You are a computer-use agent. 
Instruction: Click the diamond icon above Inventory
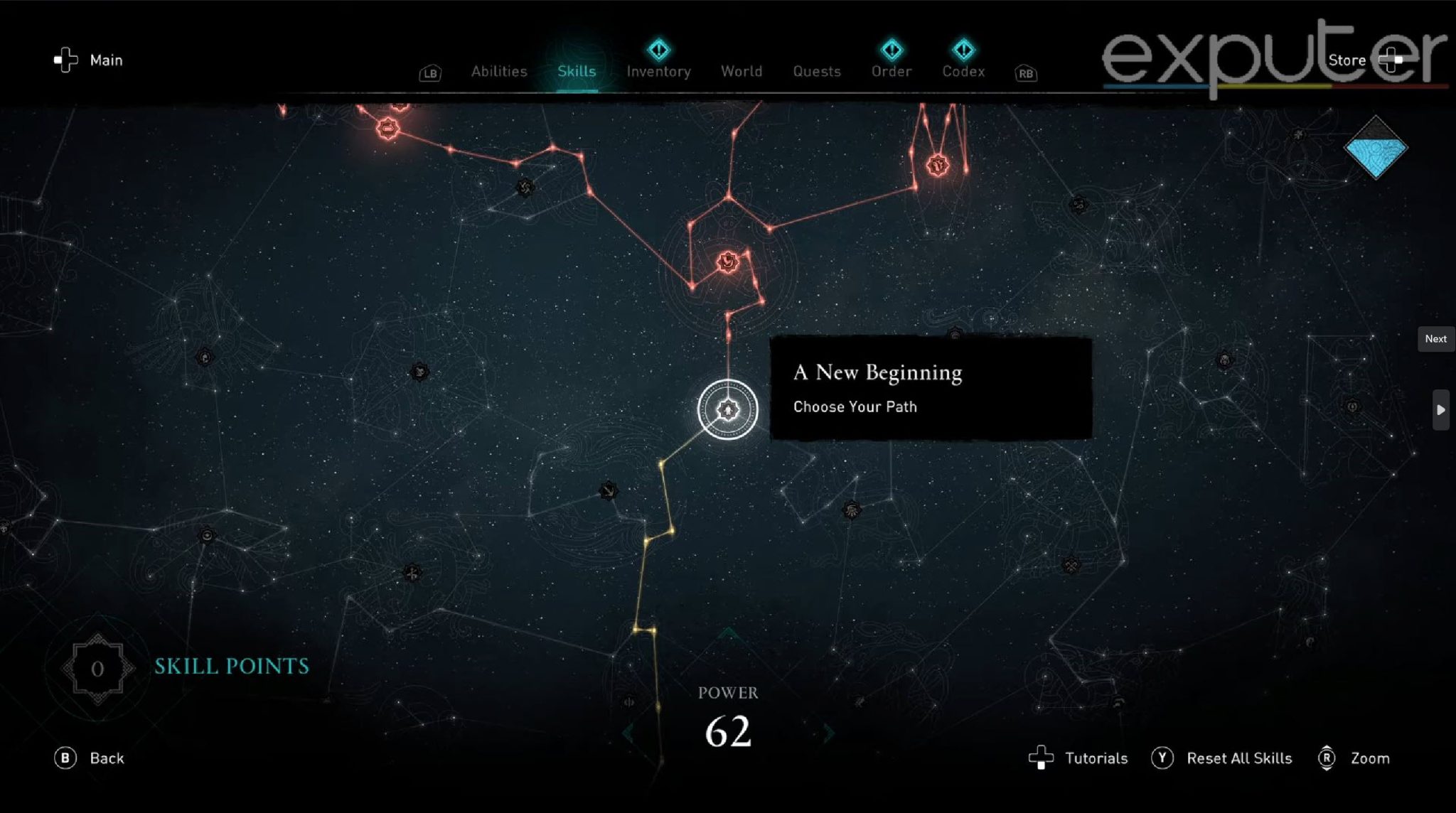pos(658,48)
